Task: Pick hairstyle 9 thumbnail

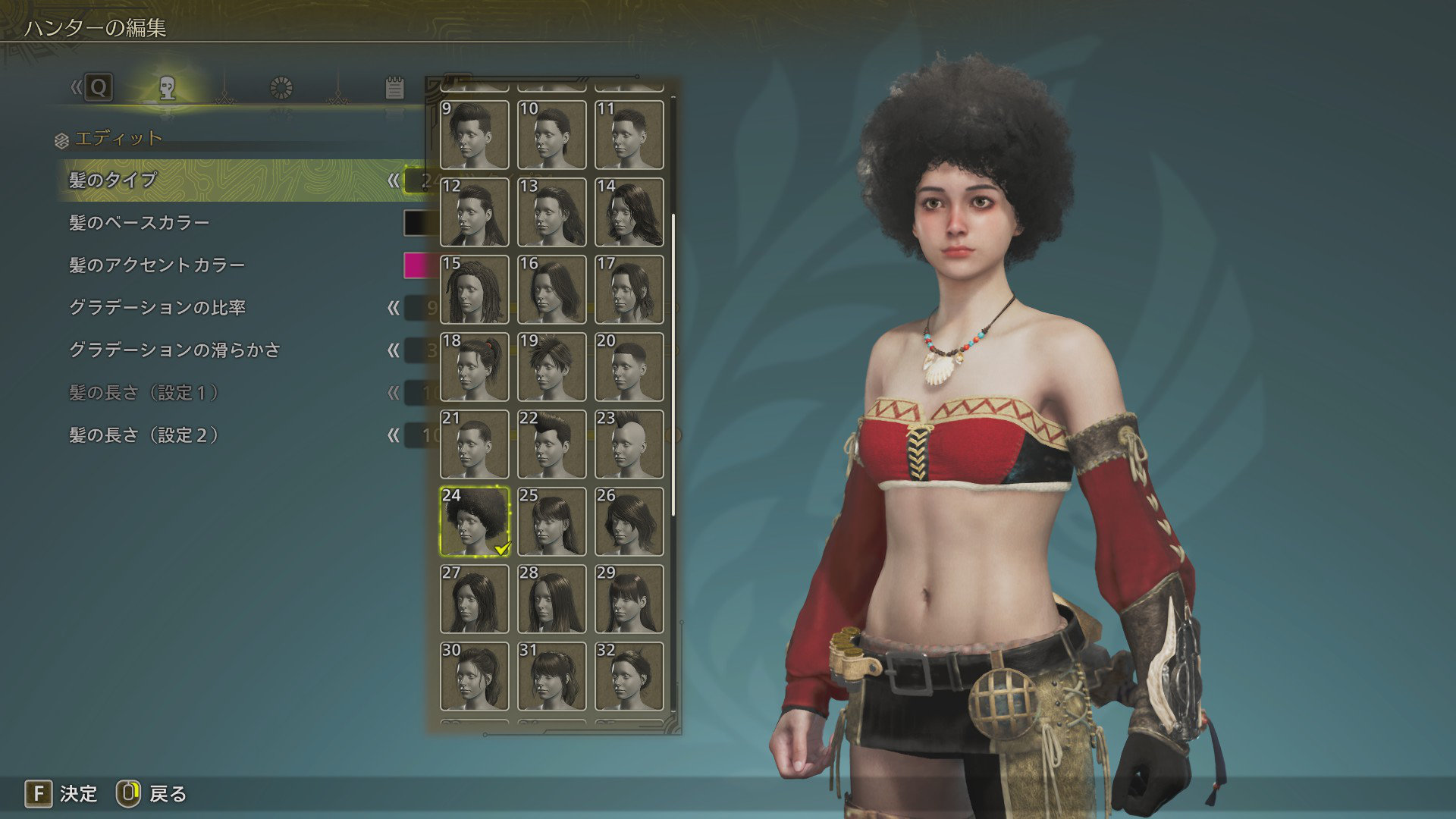Action: click(x=475, y=135)
